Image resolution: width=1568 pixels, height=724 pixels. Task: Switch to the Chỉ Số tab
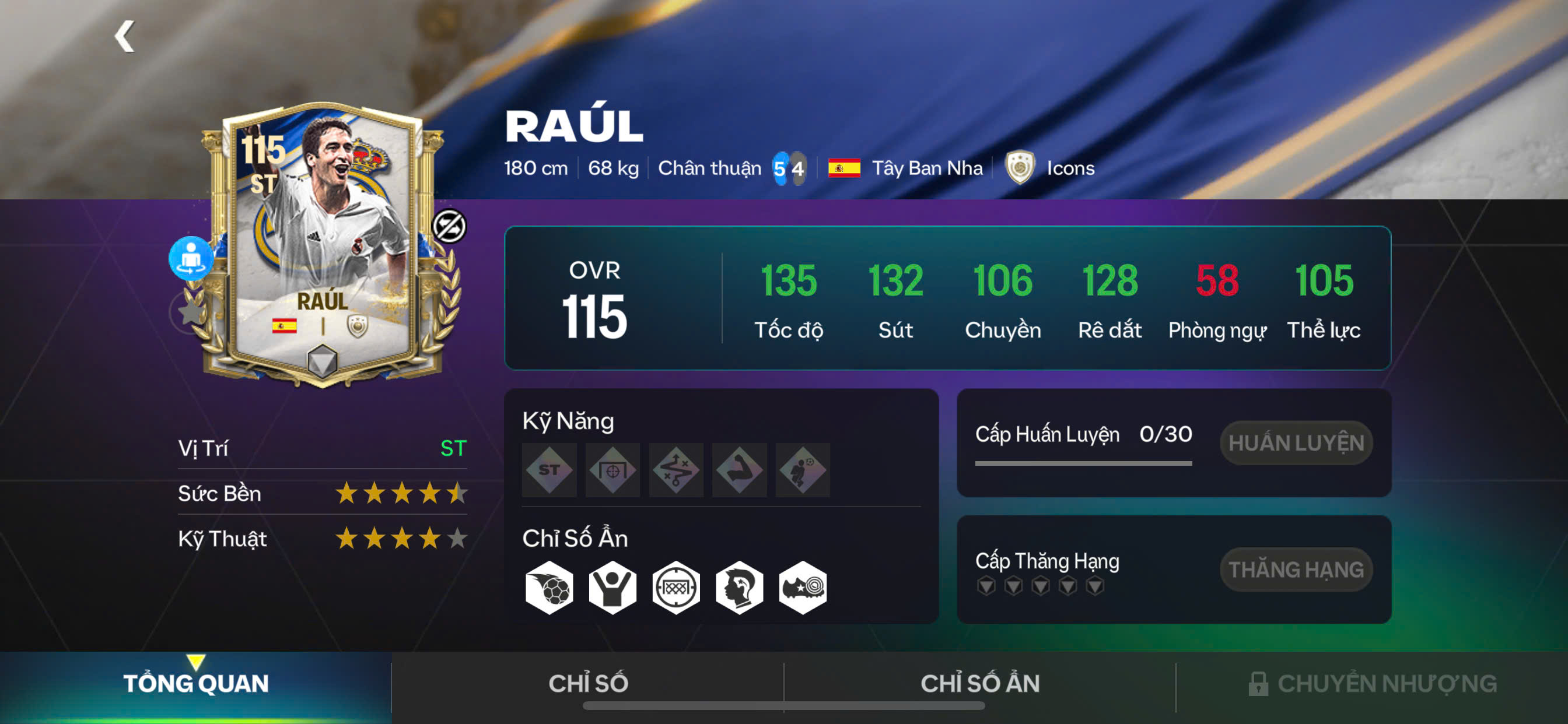(588, 683)
